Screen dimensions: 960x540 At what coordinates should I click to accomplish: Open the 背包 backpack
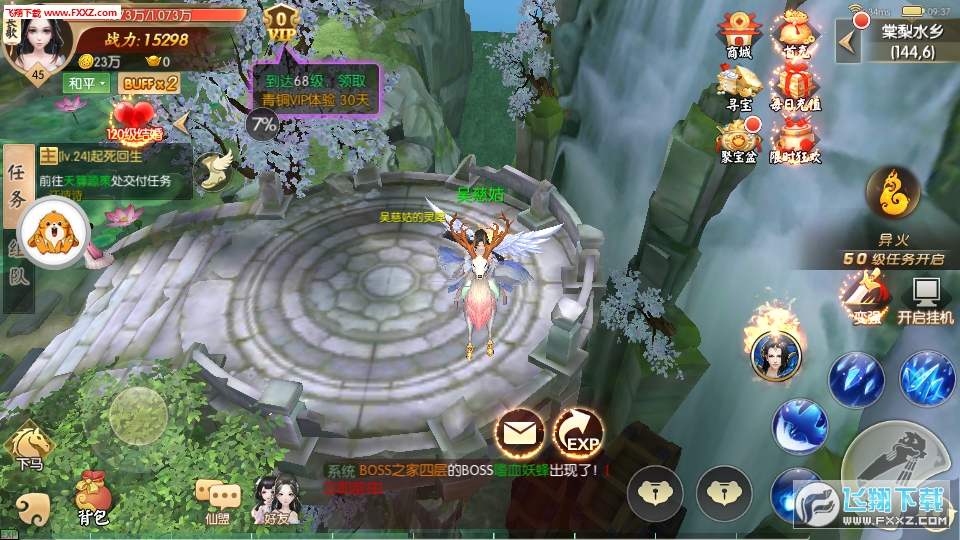click(x=93, y=496)
